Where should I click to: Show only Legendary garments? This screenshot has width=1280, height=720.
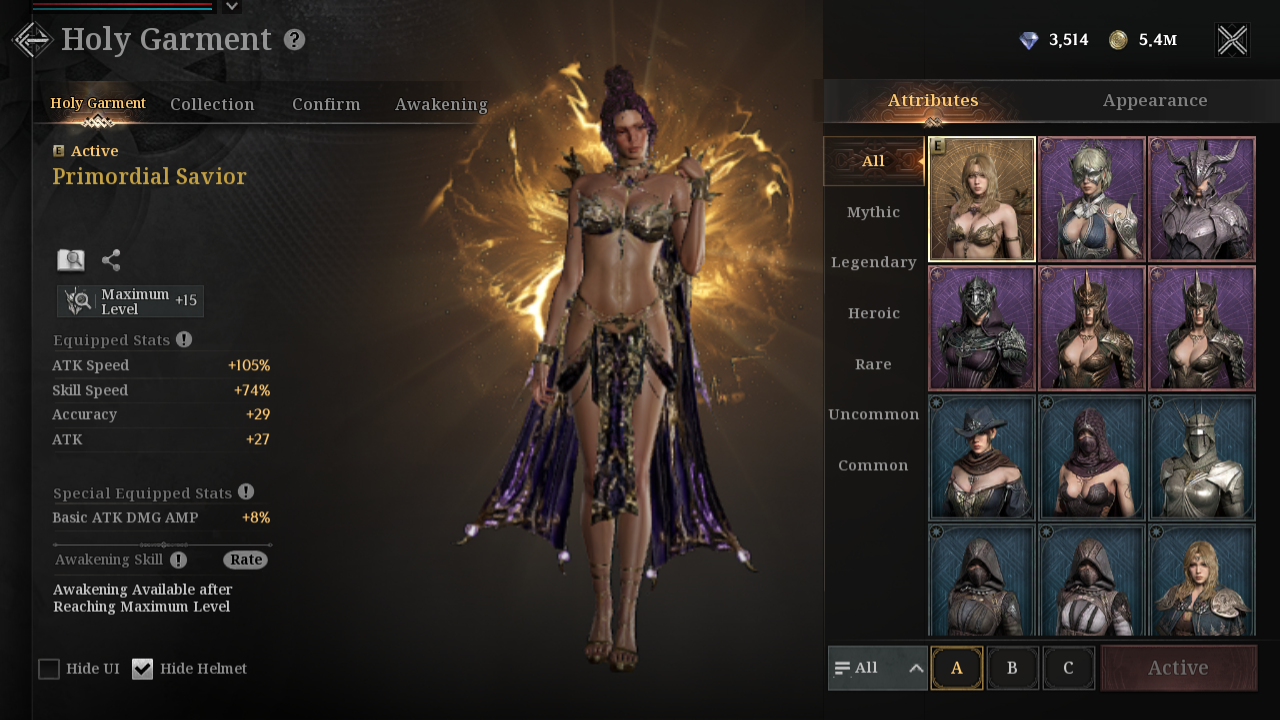(873, 262)
